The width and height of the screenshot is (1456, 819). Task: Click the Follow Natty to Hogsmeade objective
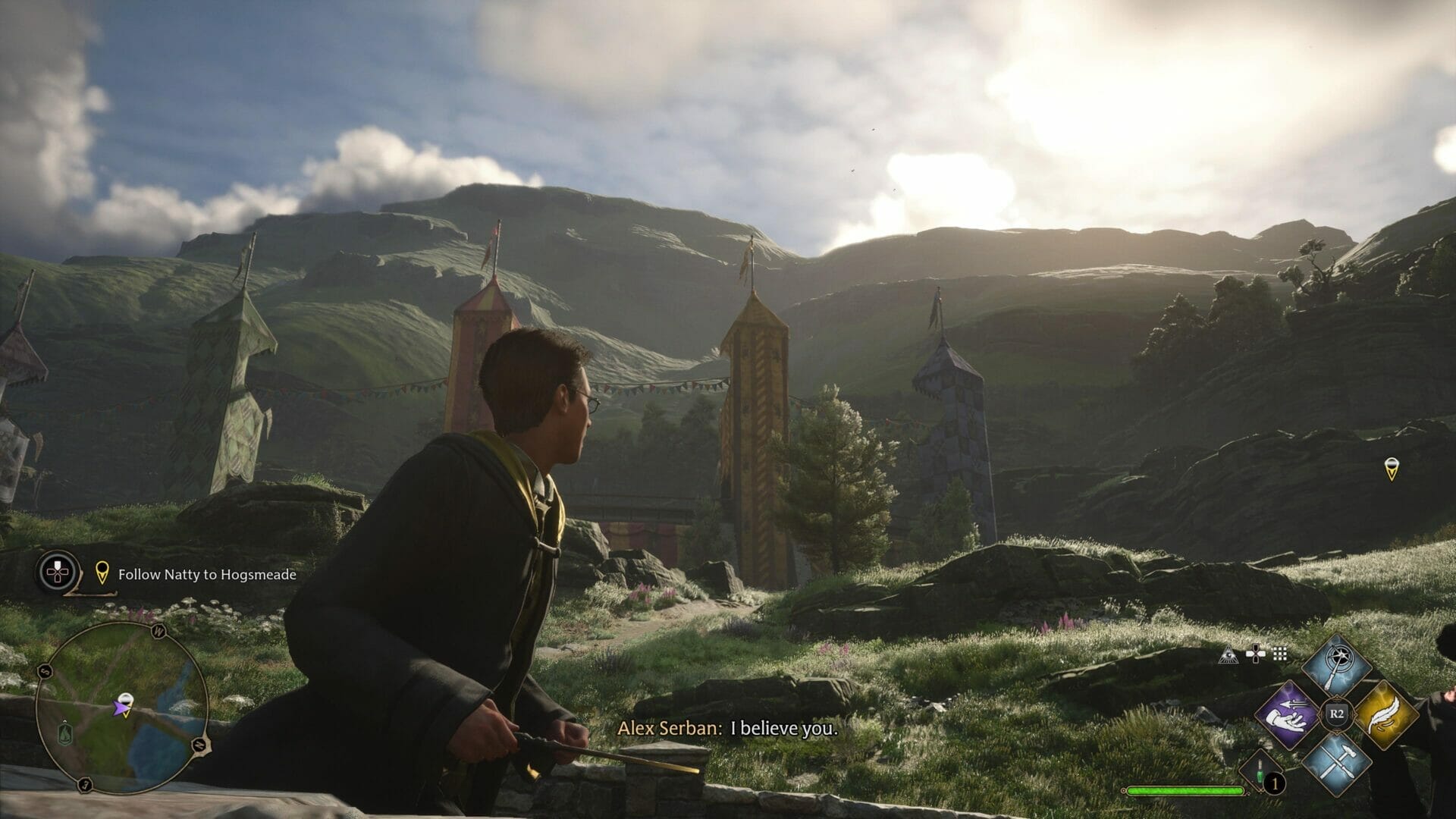pos(207,575)
